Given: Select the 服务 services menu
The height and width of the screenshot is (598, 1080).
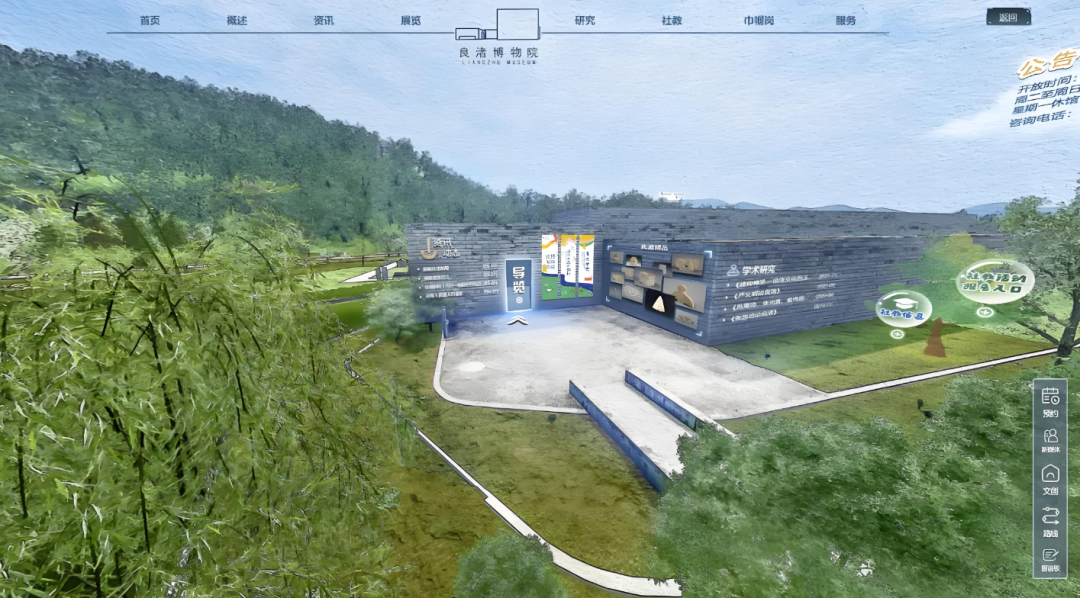Looking at the screenshot, I should pos(846,21).
